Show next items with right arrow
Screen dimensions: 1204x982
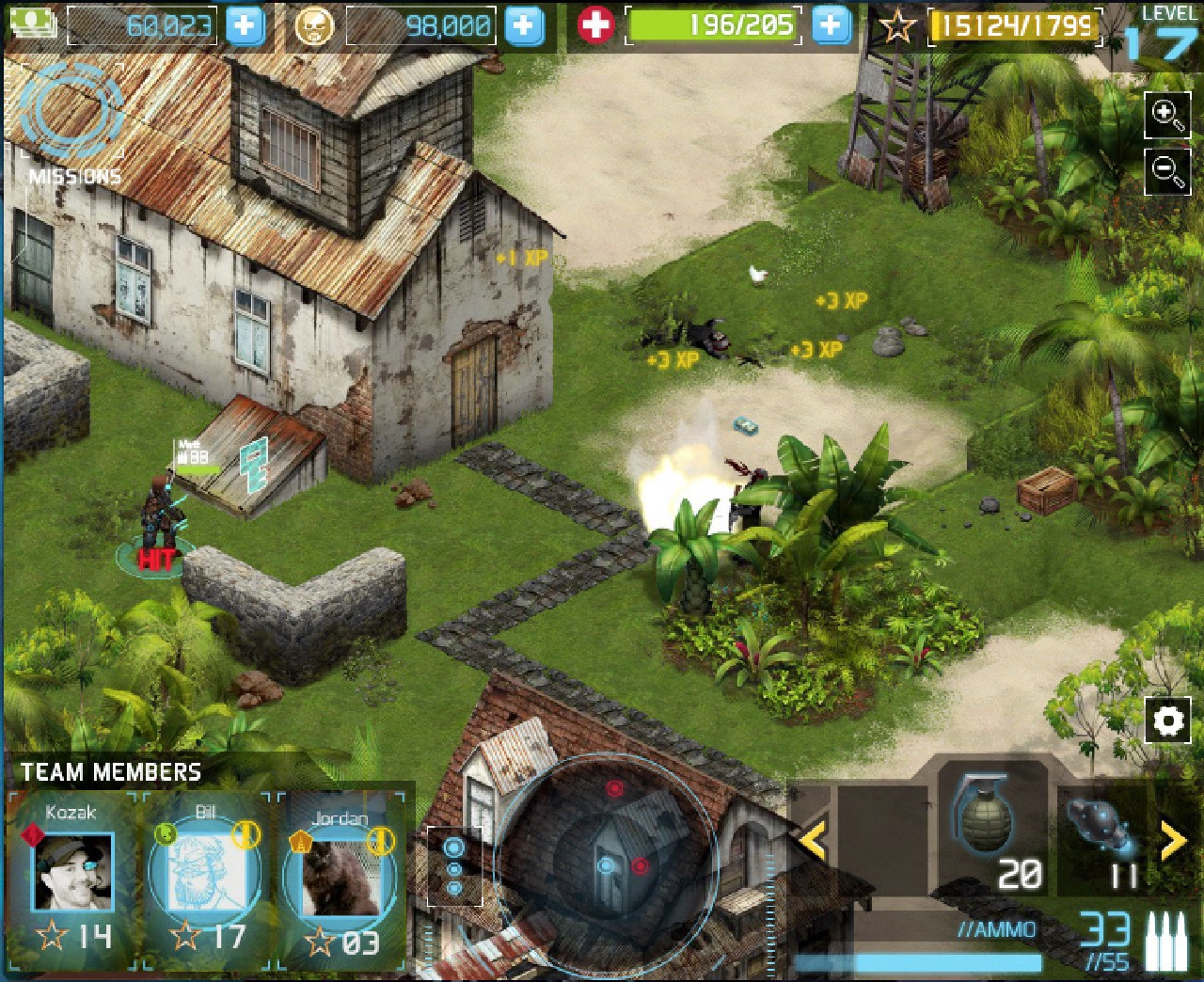coord(1173,840)
